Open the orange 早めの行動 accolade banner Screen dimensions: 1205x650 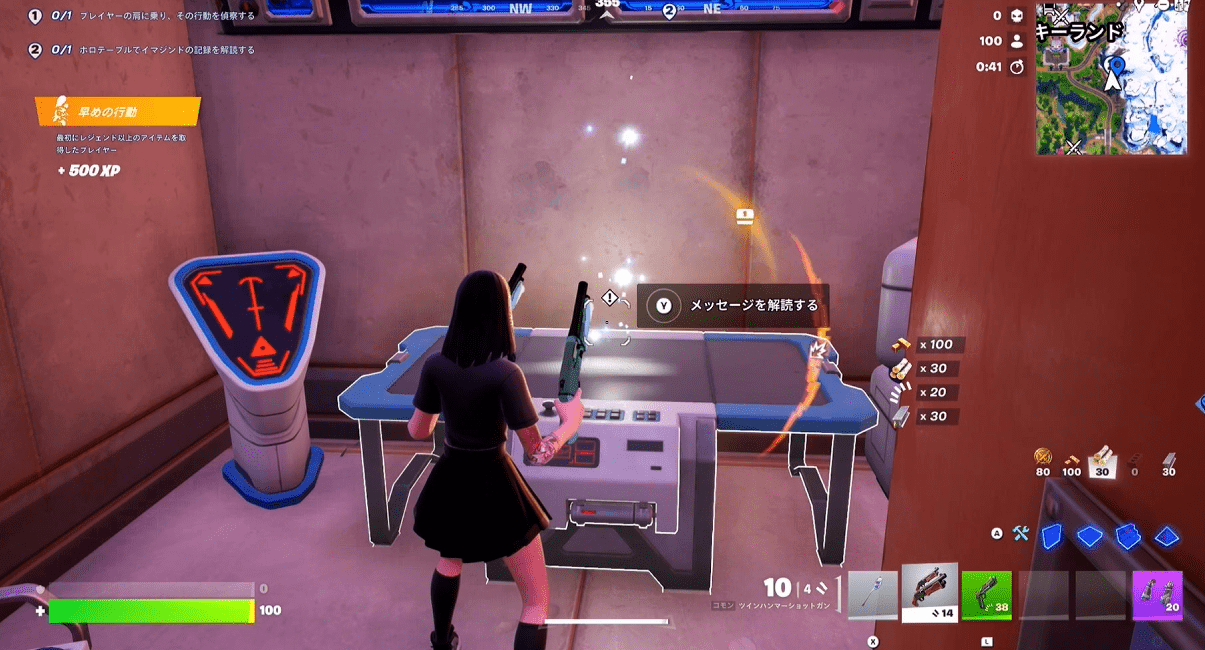coord(117,111)
